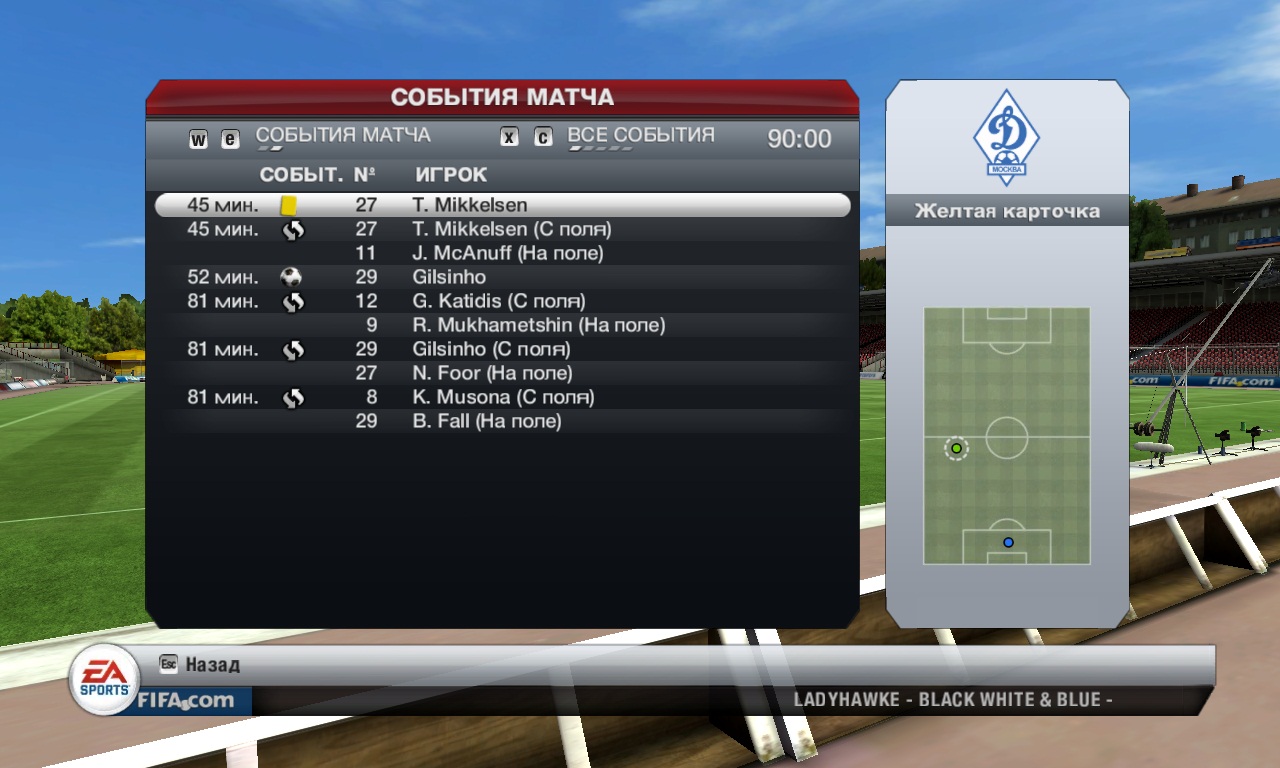Click the K. Musona (С поля) row
The width and height of the screenshot is (1280, 768).
tap(503, 397)
